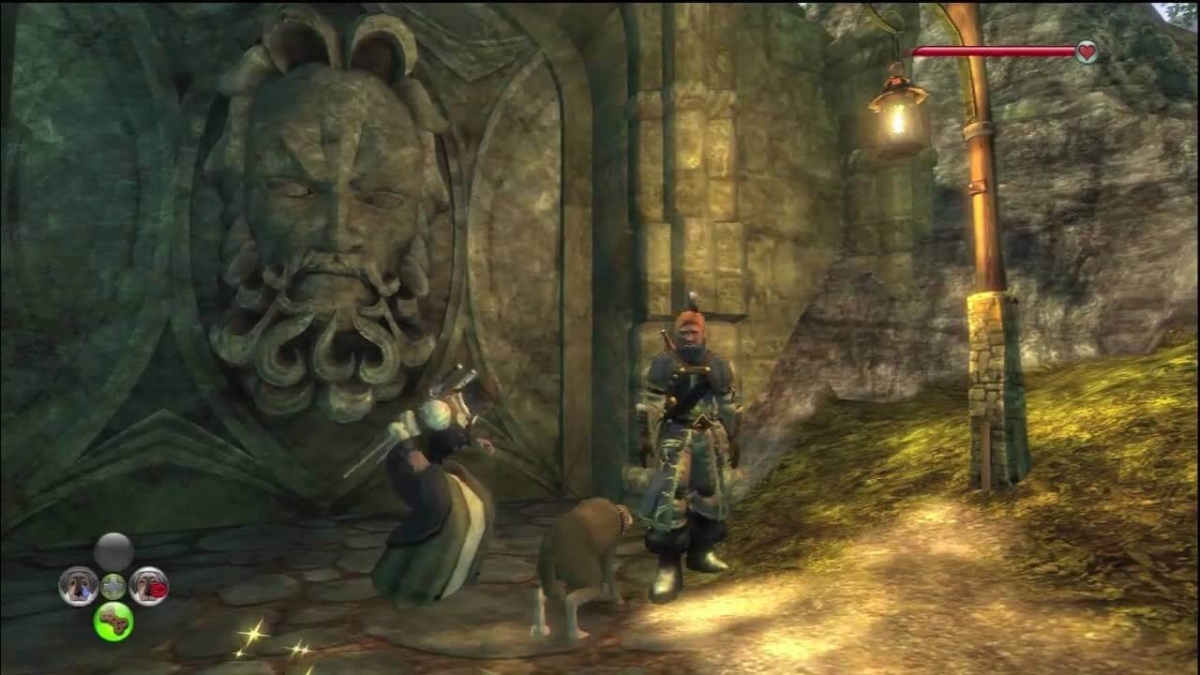
Task: Choose the dog icon with blue tear
Action: pyautogui.click(x=78, y=586)
